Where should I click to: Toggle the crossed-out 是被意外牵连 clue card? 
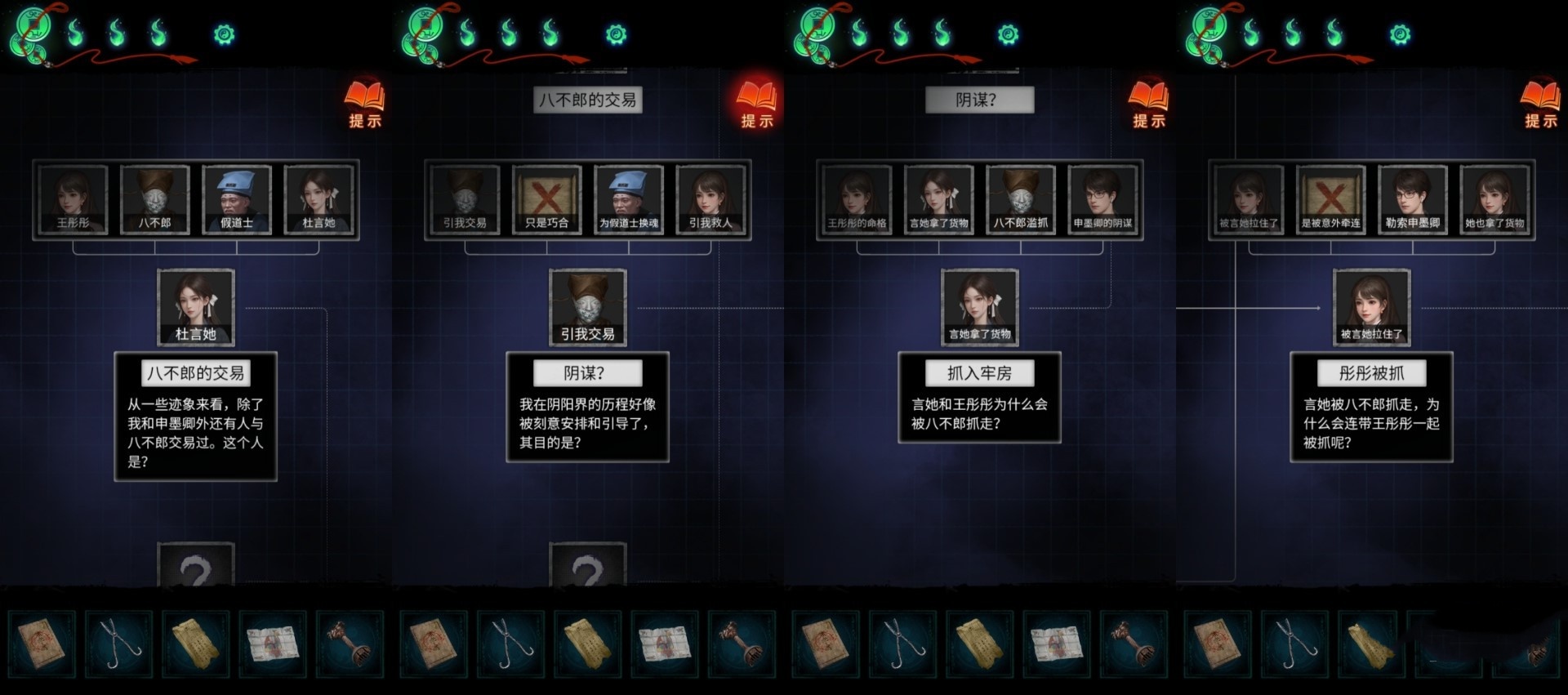[1331, 199]
